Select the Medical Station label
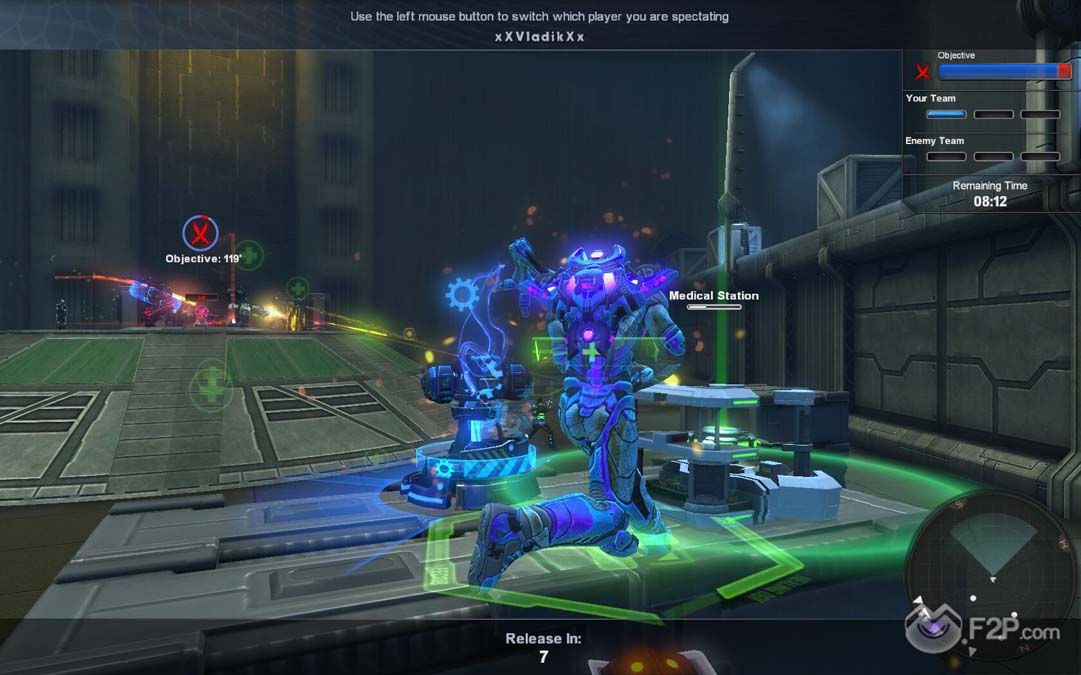Viewport: 1081px width, 675px height. click(x=714, y=296)
